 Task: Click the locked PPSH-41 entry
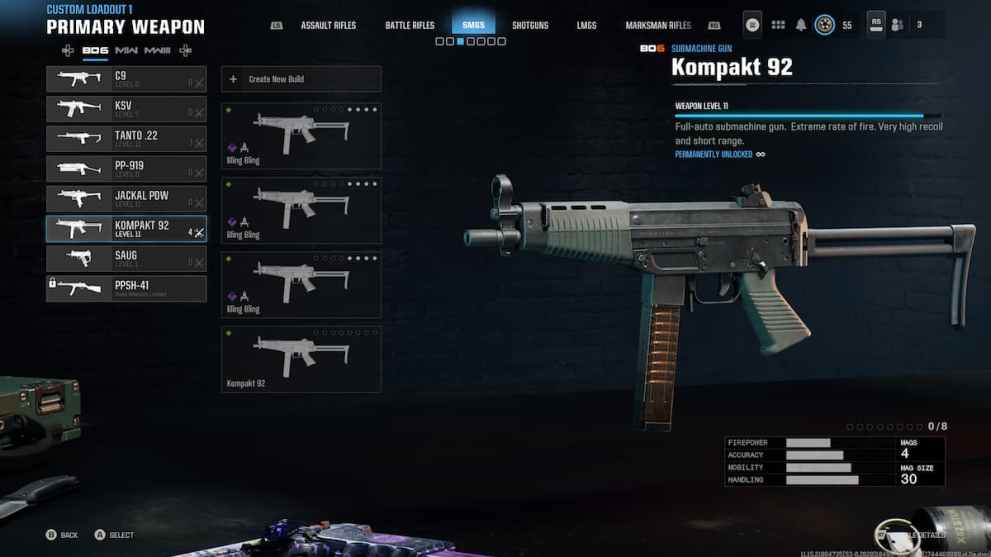coord(126,289)
